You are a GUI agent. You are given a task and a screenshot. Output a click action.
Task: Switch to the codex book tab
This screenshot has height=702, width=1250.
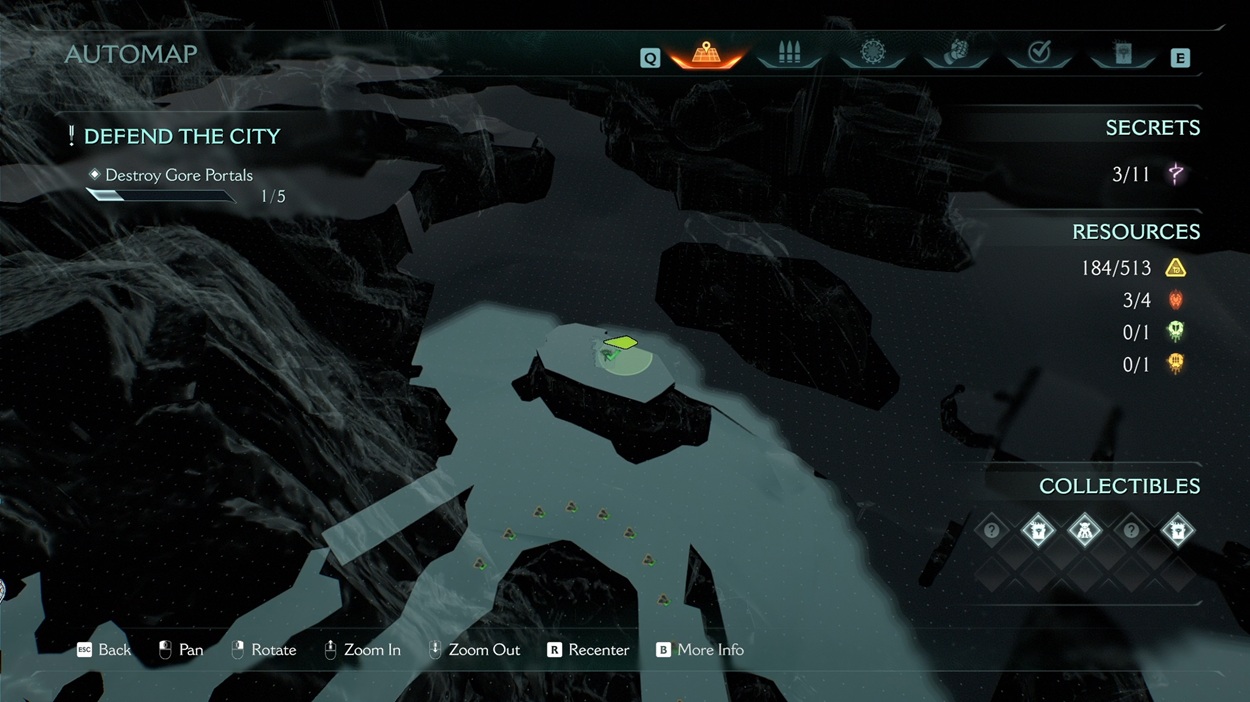[x=1123, y=54]
